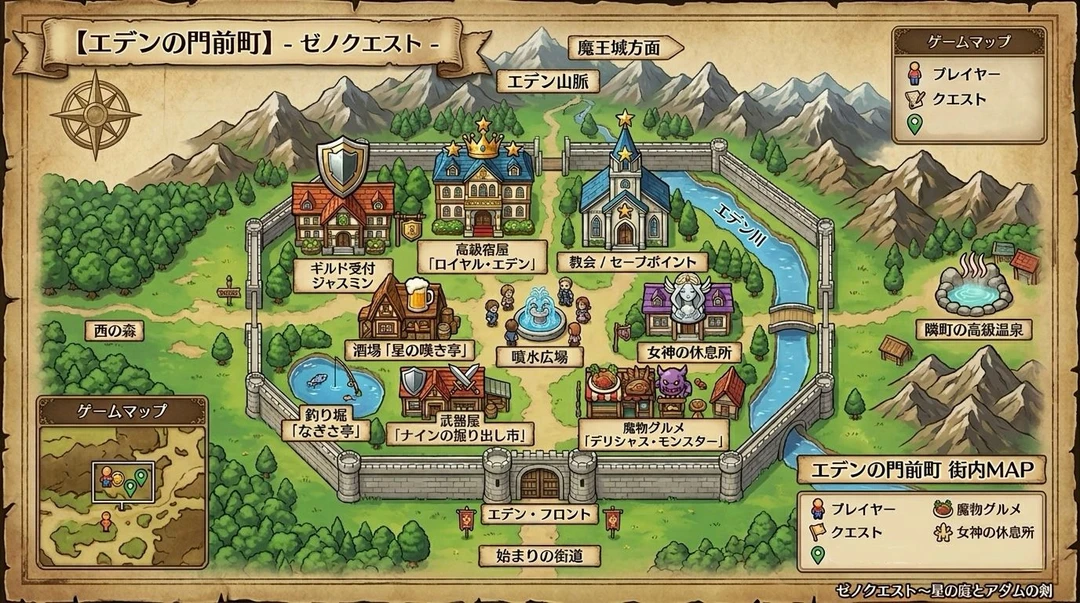Choose the 高級宿屋「ロイヤル・エデン」 label
Viewport: 1080px width, 603px height.
(x=483, y=257)
